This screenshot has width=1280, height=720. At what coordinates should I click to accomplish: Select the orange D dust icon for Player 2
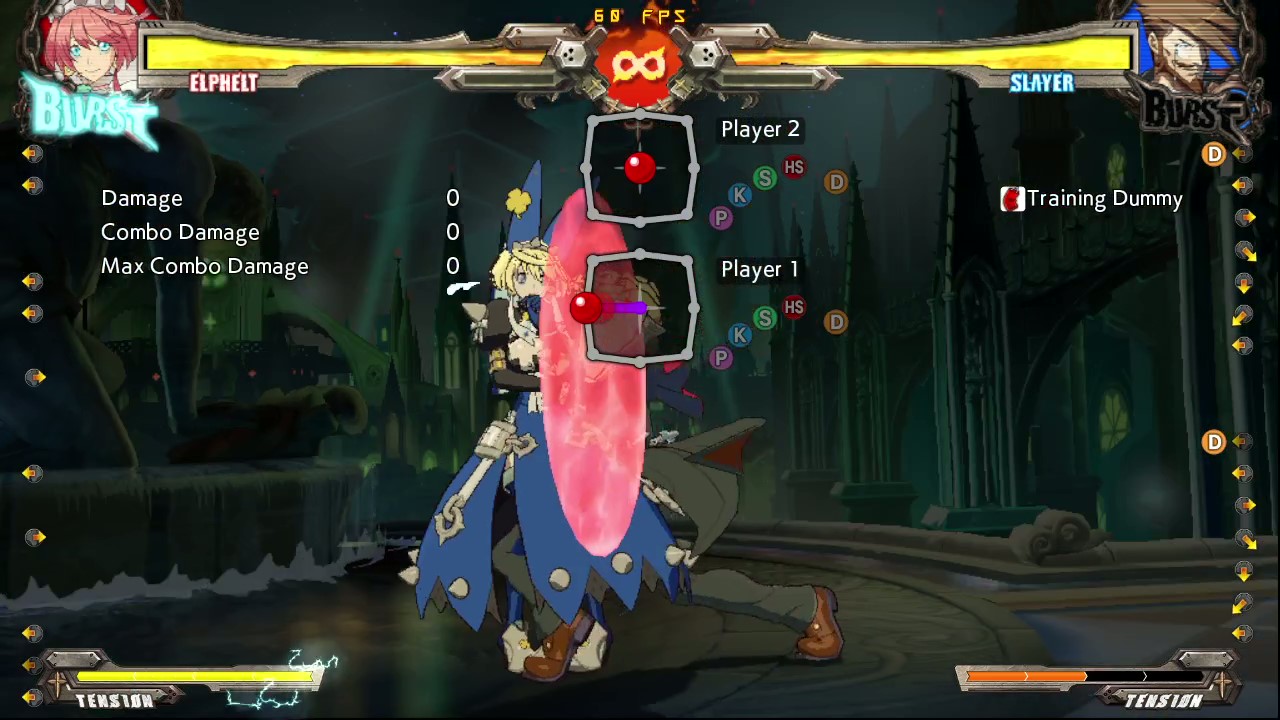pos(836,182)
